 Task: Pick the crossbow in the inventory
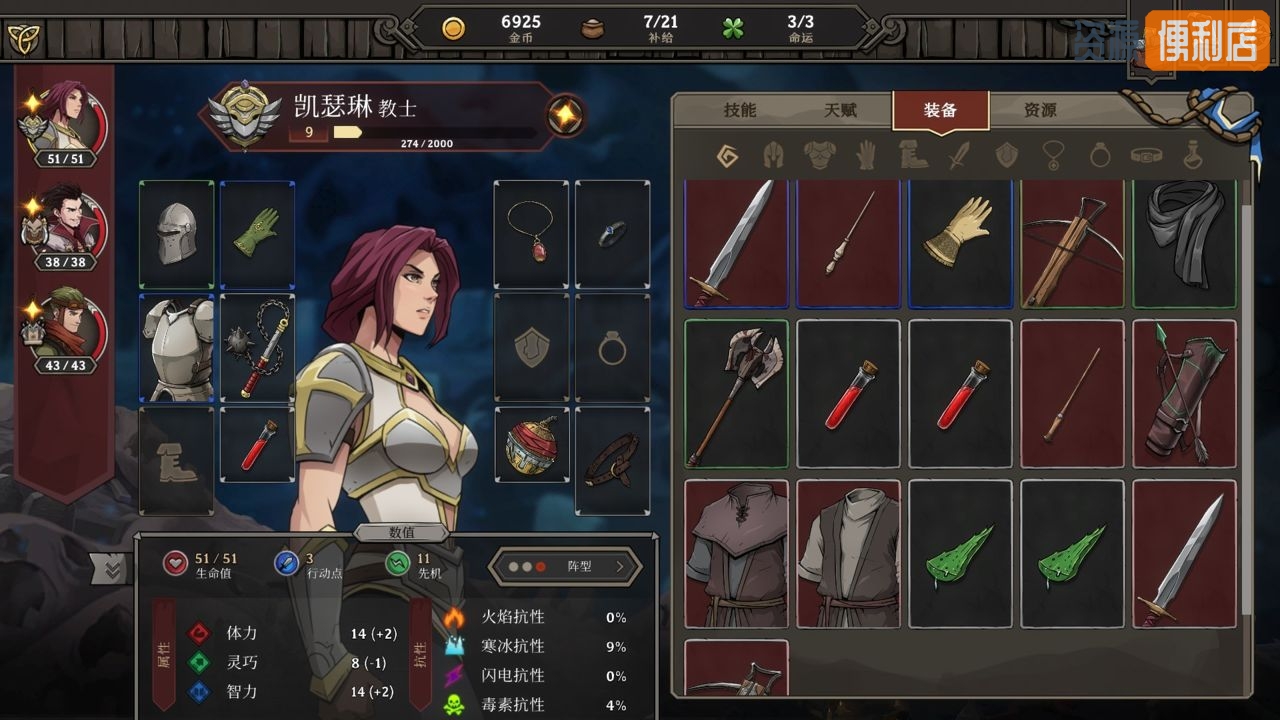pos(1072,245)
